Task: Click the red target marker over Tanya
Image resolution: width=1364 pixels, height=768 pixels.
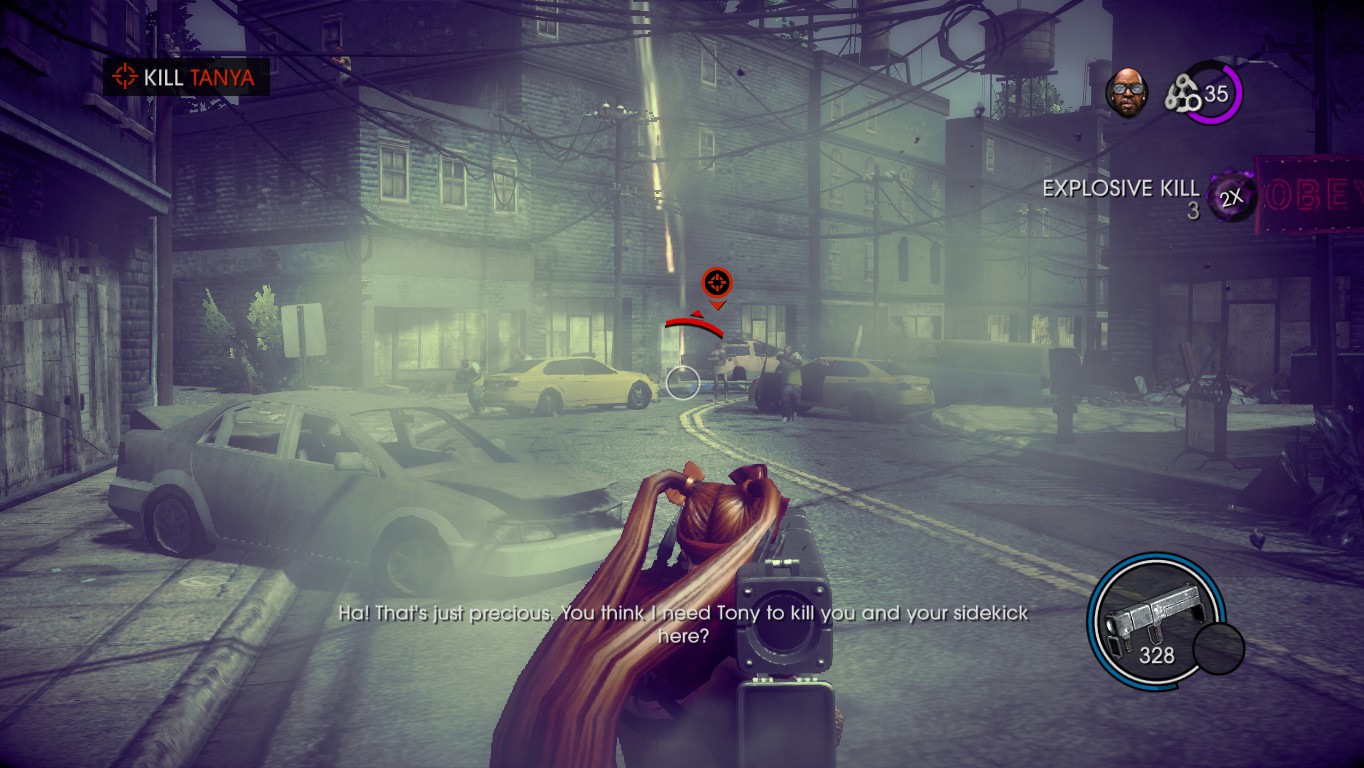Action: click(x=716, y=281)
